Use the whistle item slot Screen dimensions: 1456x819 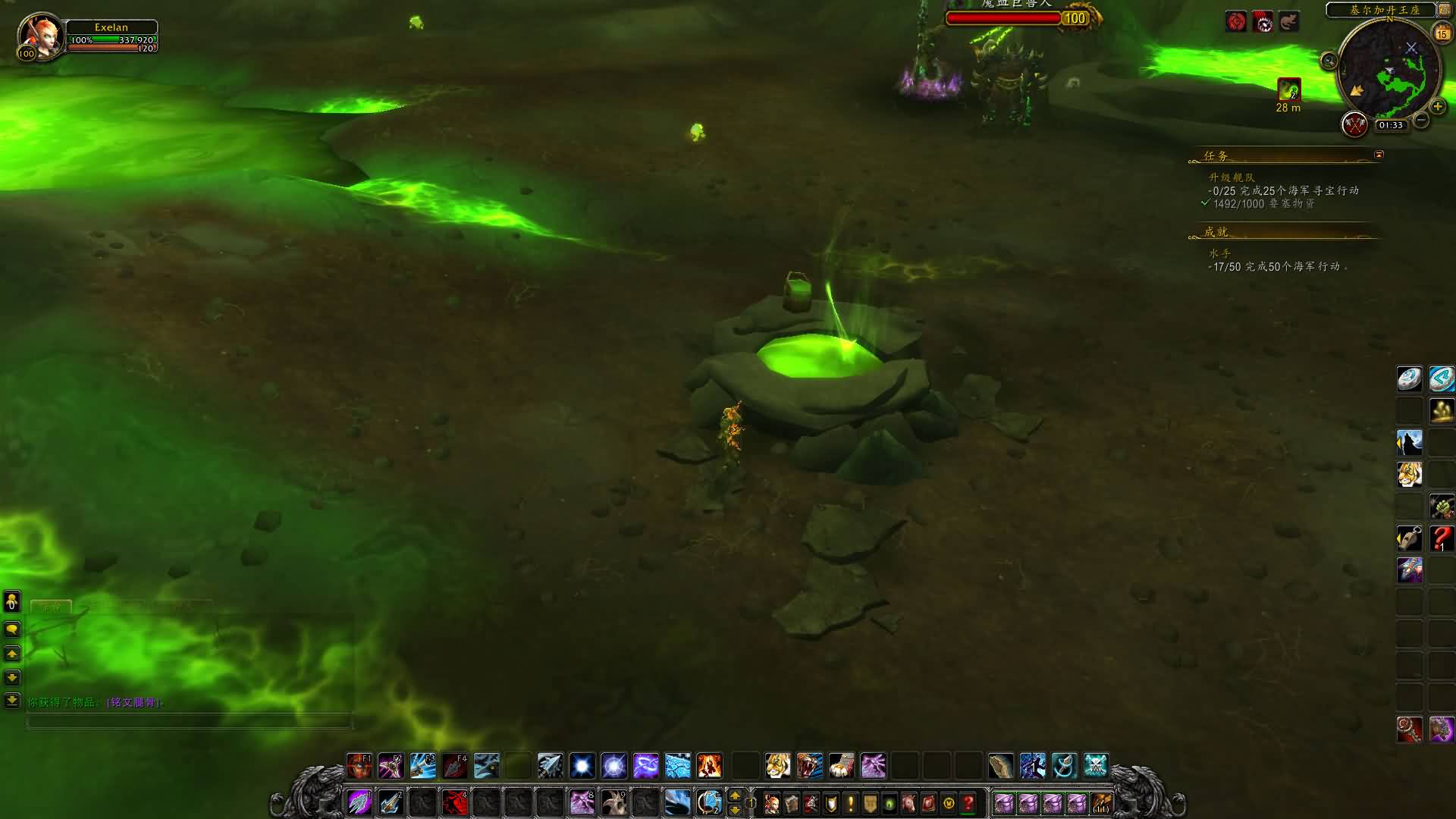click(1409, 538)
